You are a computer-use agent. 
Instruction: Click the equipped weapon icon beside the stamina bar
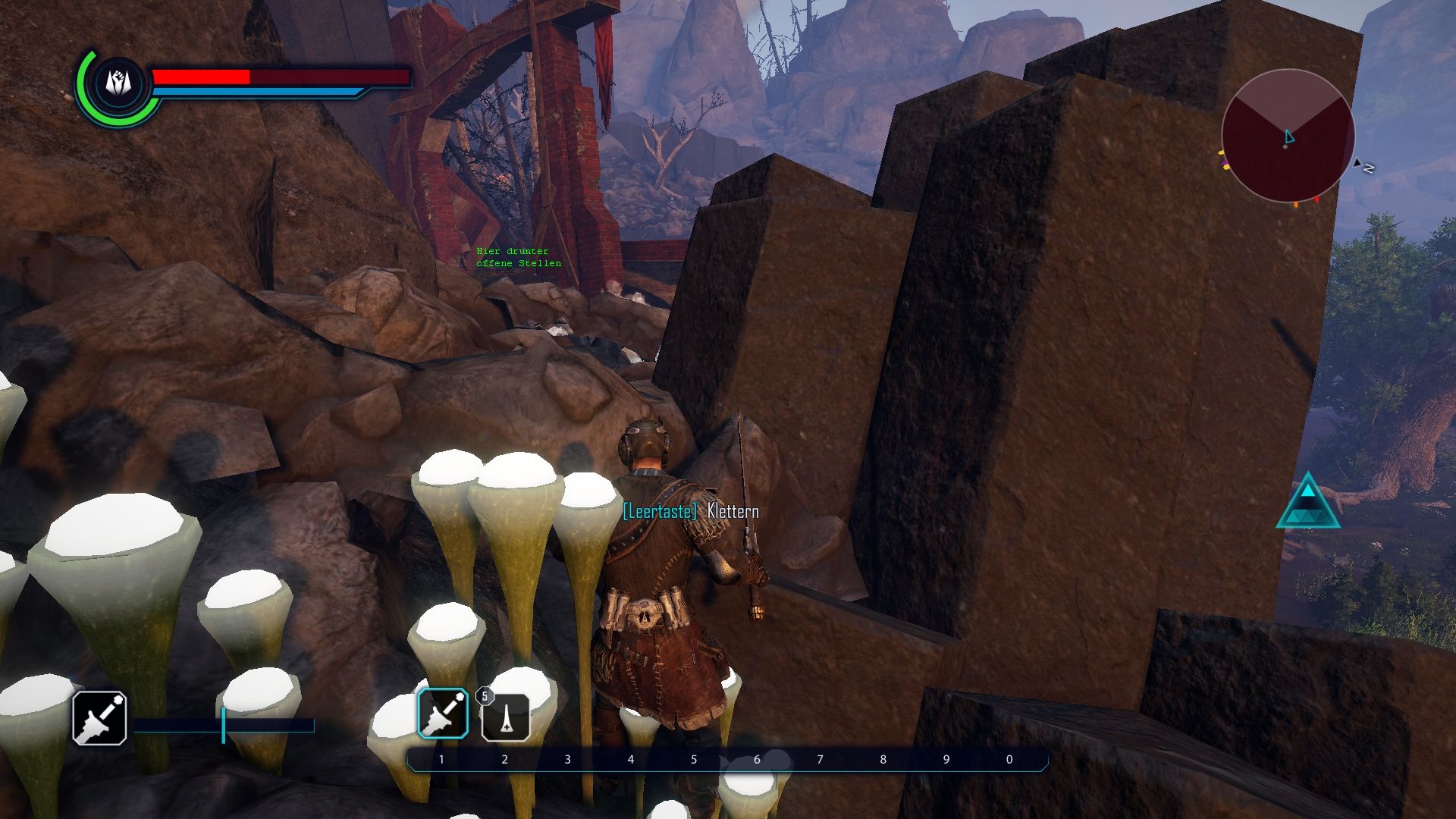click(99, 717)
